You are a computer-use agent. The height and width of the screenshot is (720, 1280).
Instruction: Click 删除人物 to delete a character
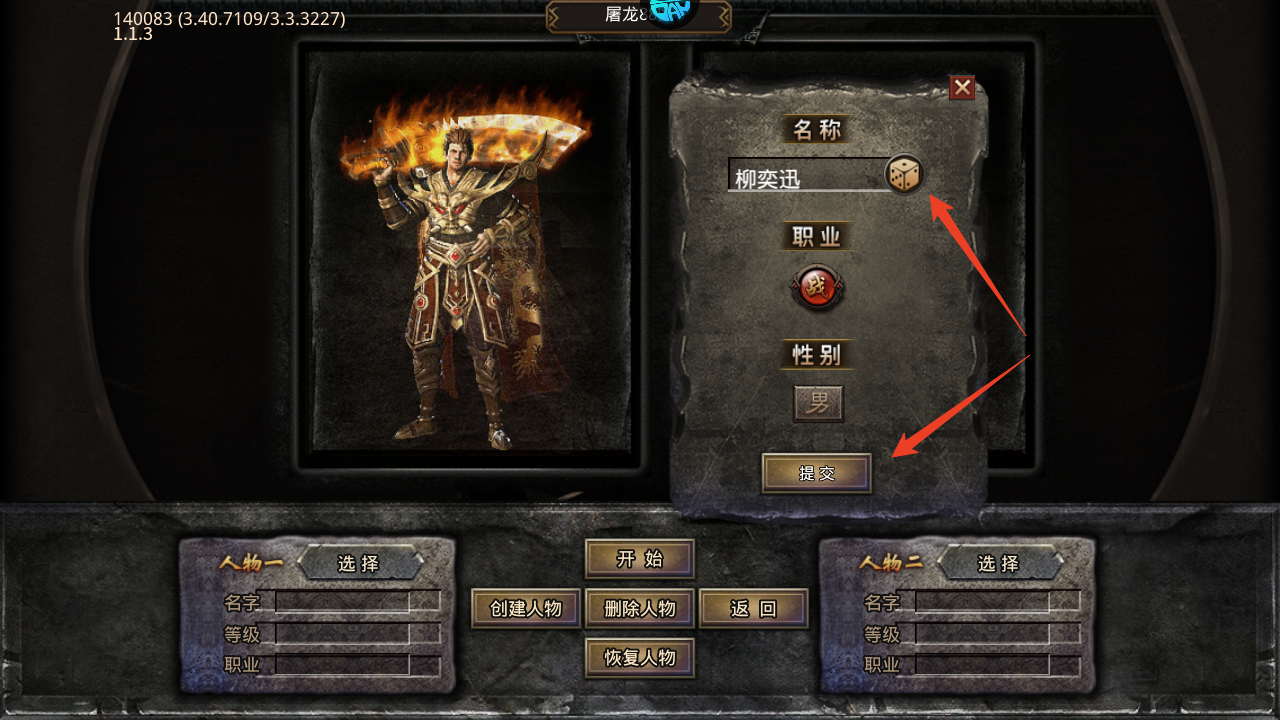click(x=639, y=607)
